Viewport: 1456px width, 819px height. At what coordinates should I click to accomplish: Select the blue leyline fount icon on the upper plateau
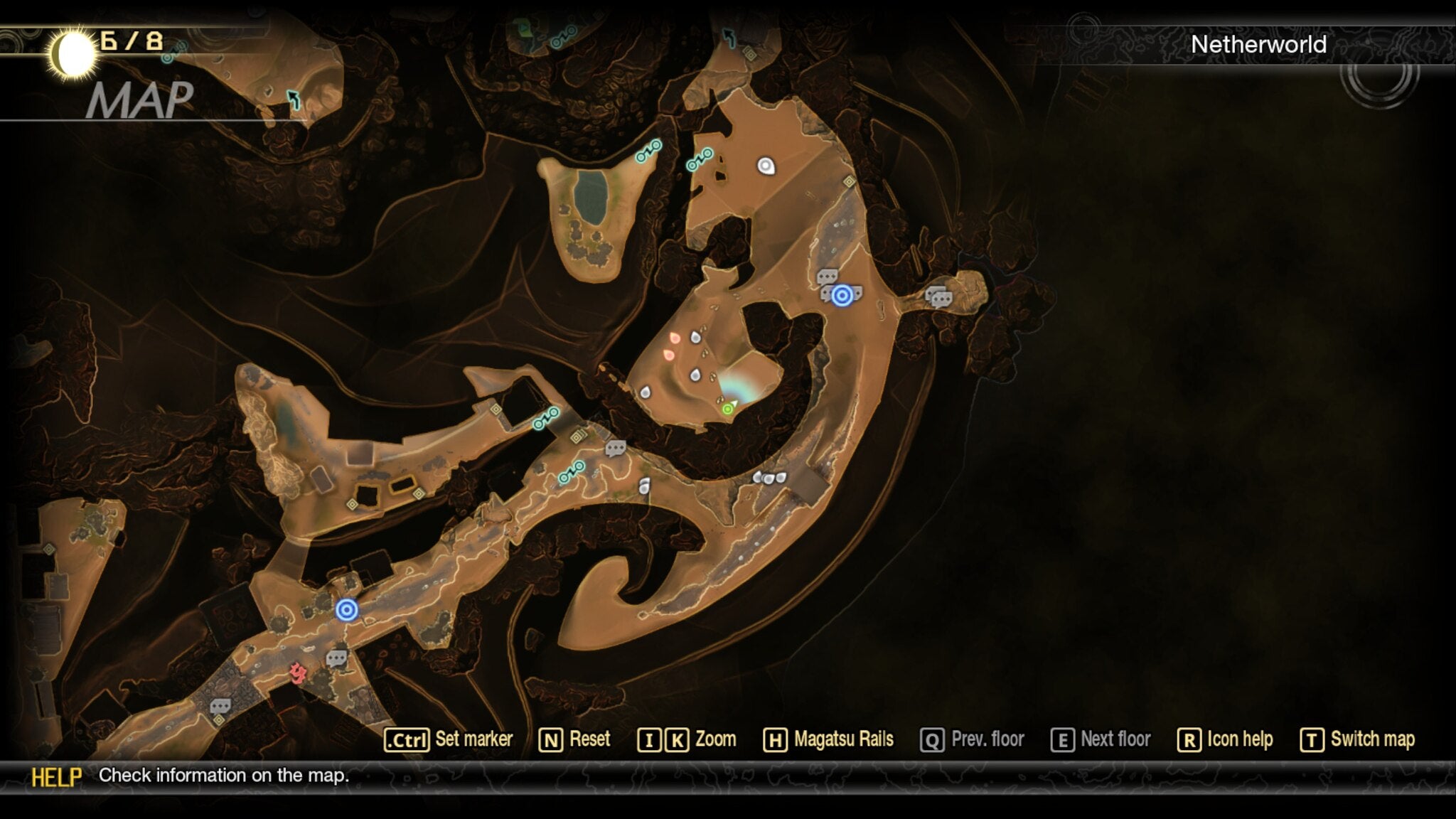[842, 296]
